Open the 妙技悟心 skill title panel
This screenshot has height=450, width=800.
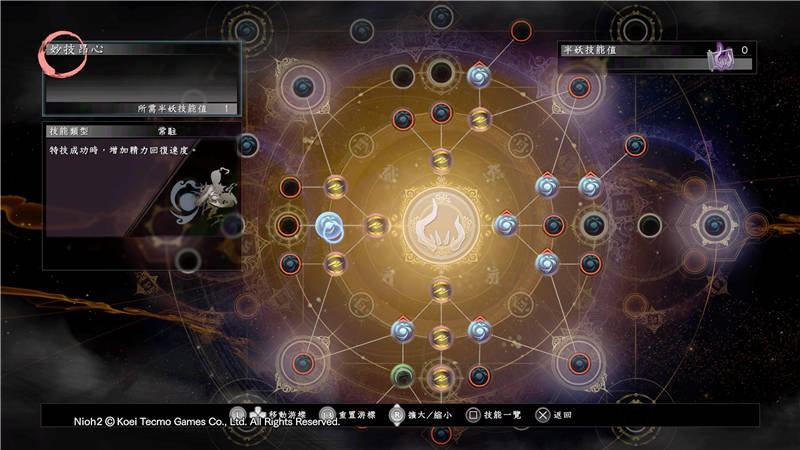(x=141, y=78)
